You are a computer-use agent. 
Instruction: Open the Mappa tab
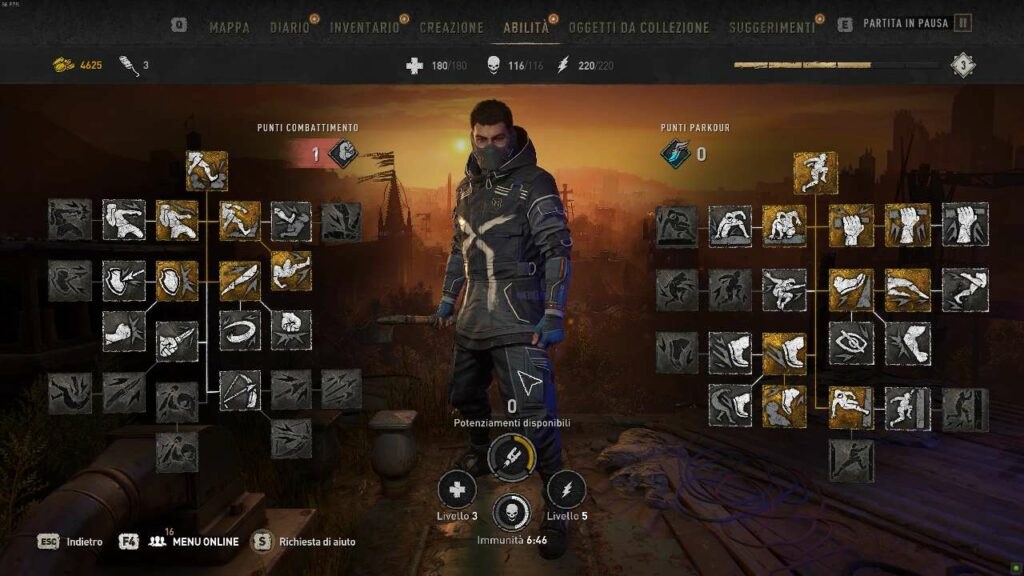point(229,28)
